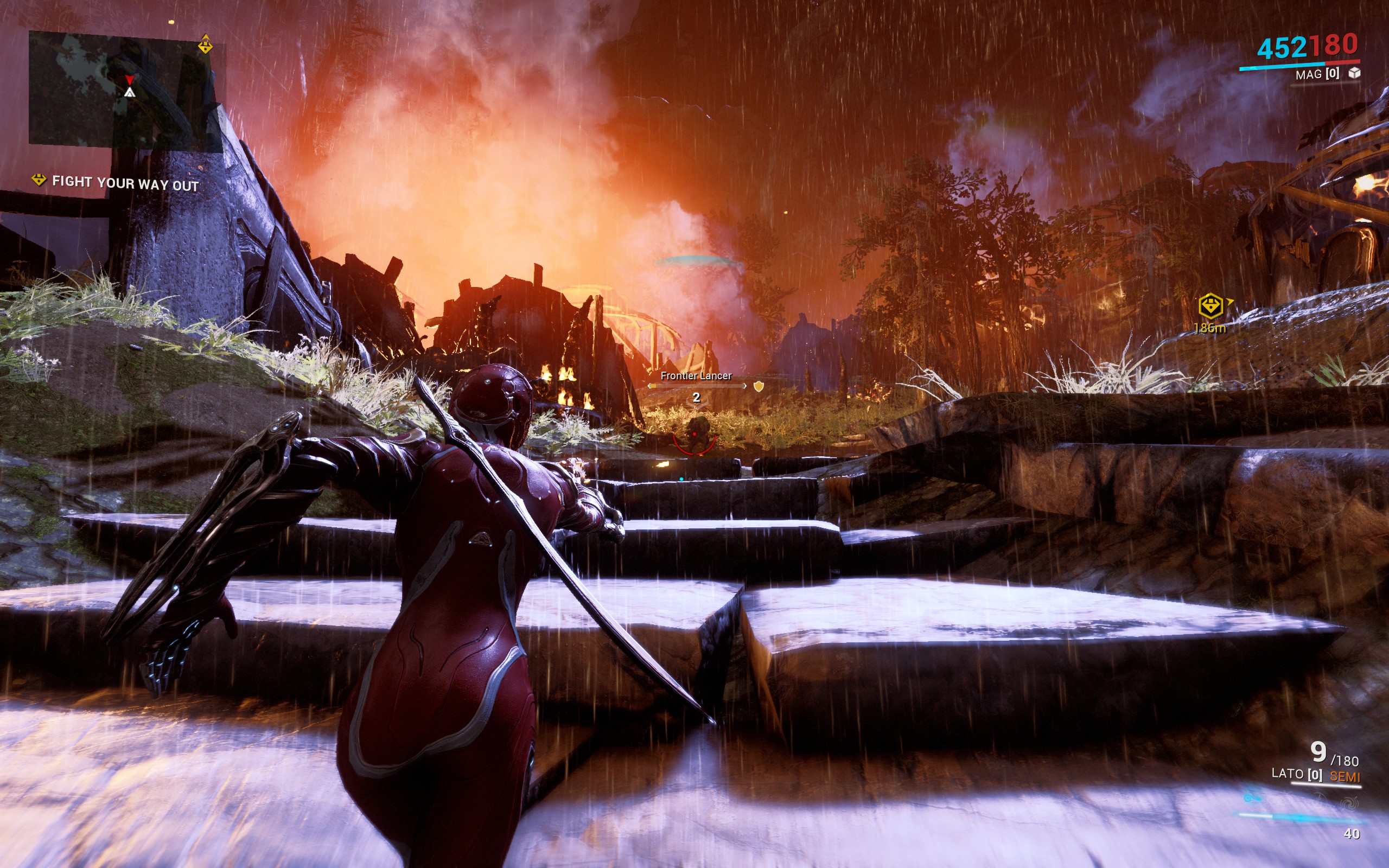Select the Frontier Lancer enemy nameplate

click(696, 376)
